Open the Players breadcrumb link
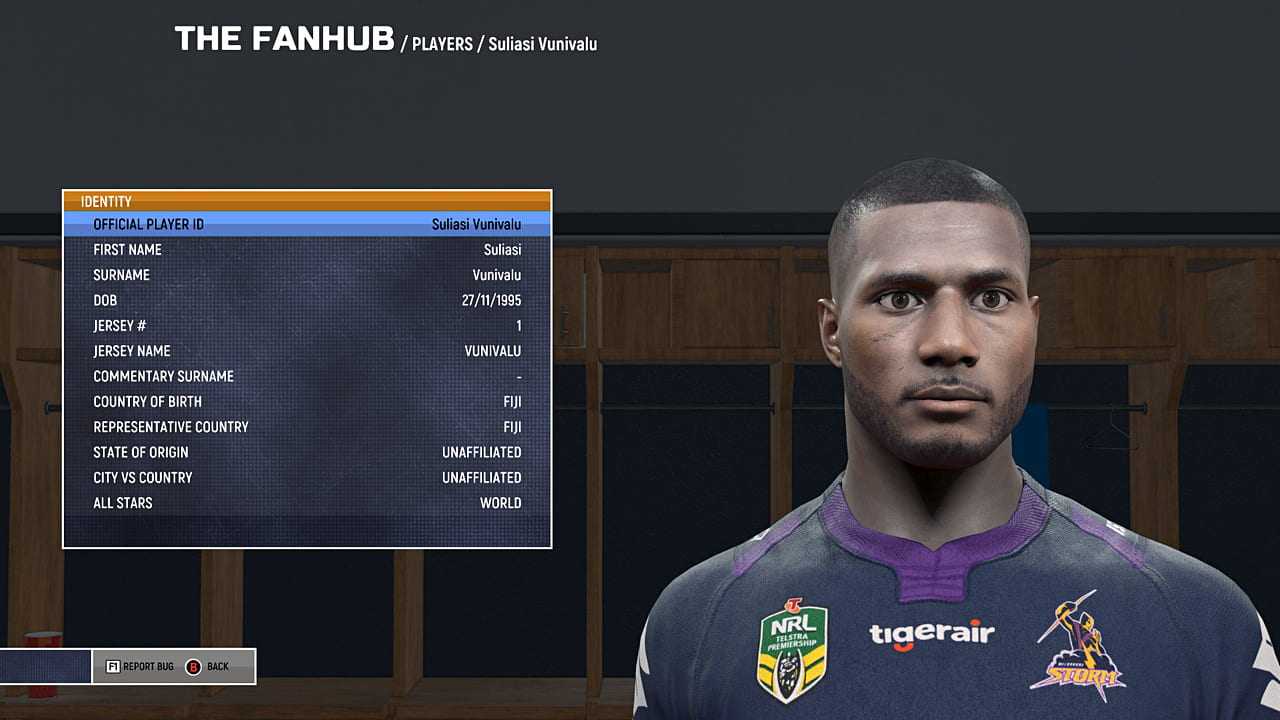The image size is (1280, 720). [x=442, y=44]
